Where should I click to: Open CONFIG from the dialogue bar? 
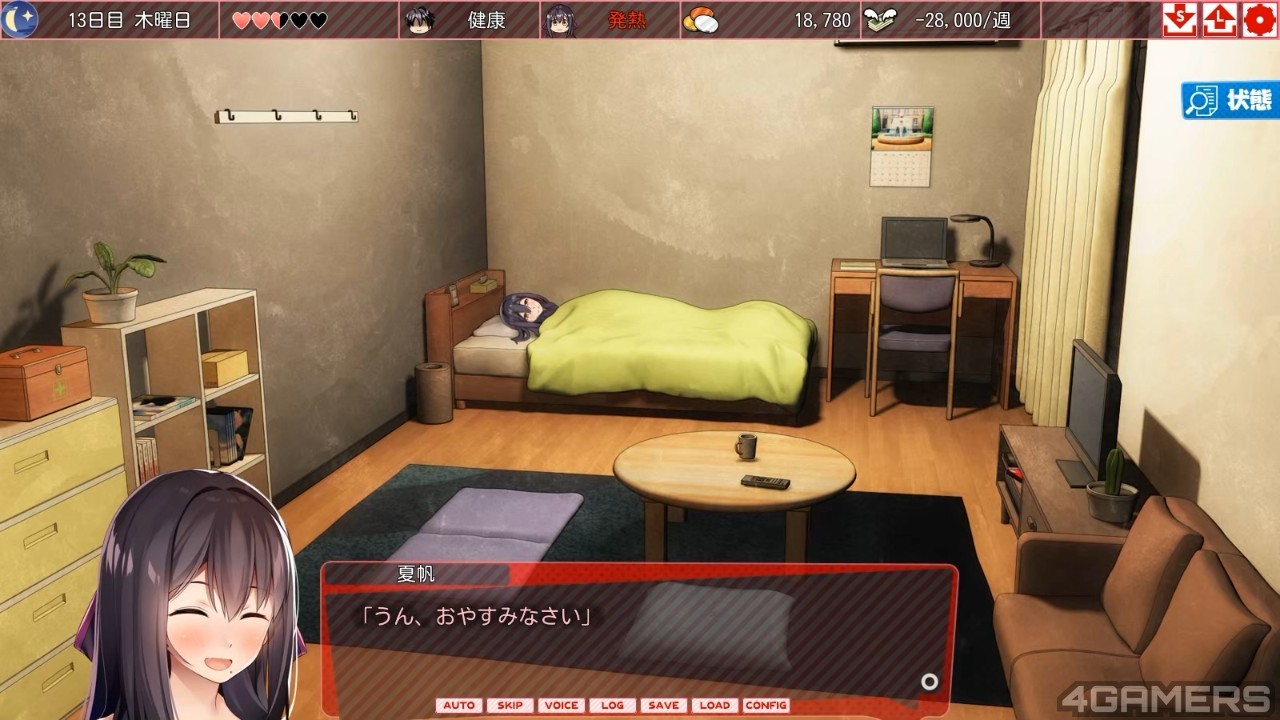pyautogui.click(x=766, y=705)
